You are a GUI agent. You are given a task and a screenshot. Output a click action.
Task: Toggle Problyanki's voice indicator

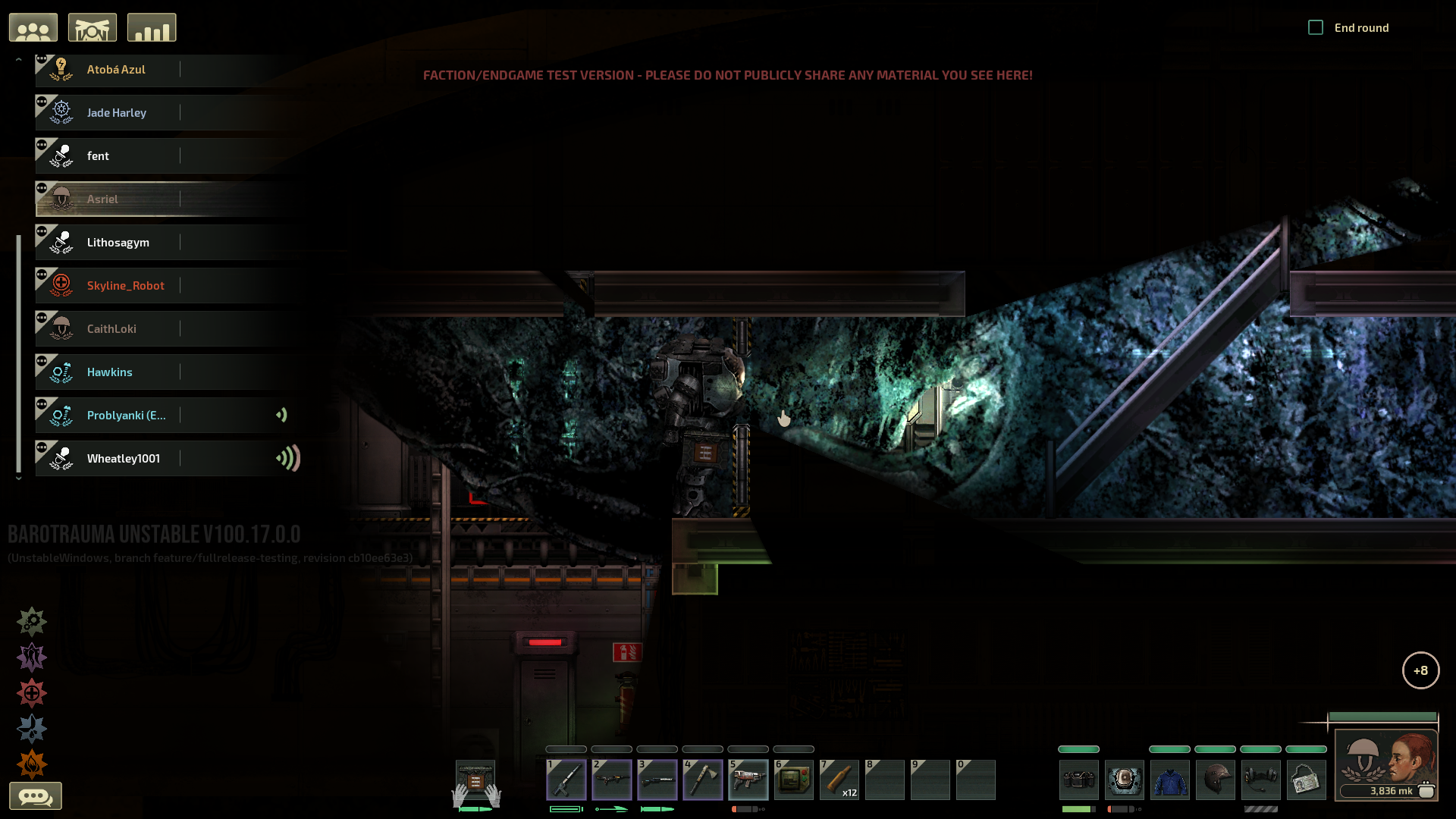[x=282, y=415]
